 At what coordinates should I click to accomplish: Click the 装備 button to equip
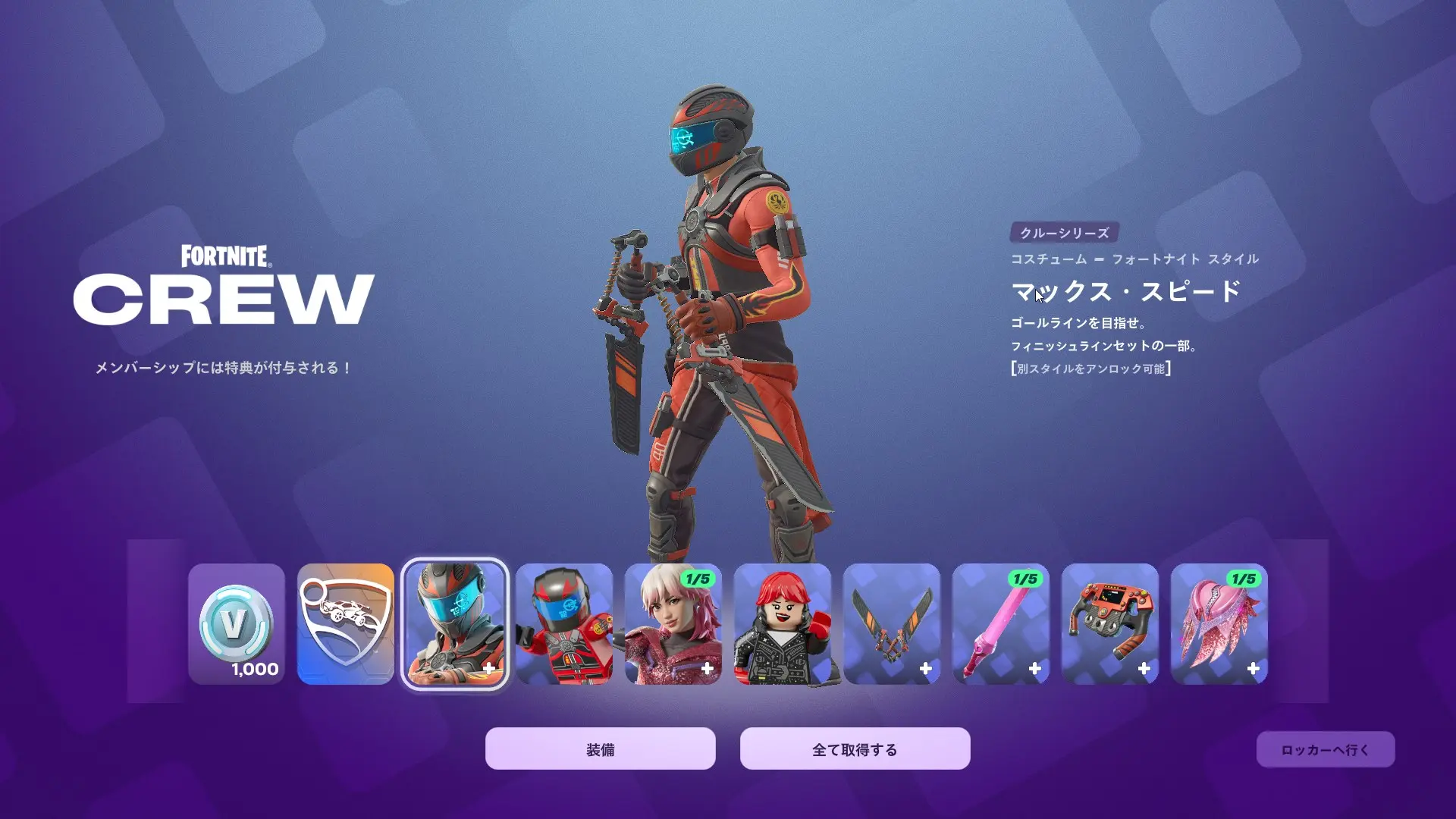600,748
